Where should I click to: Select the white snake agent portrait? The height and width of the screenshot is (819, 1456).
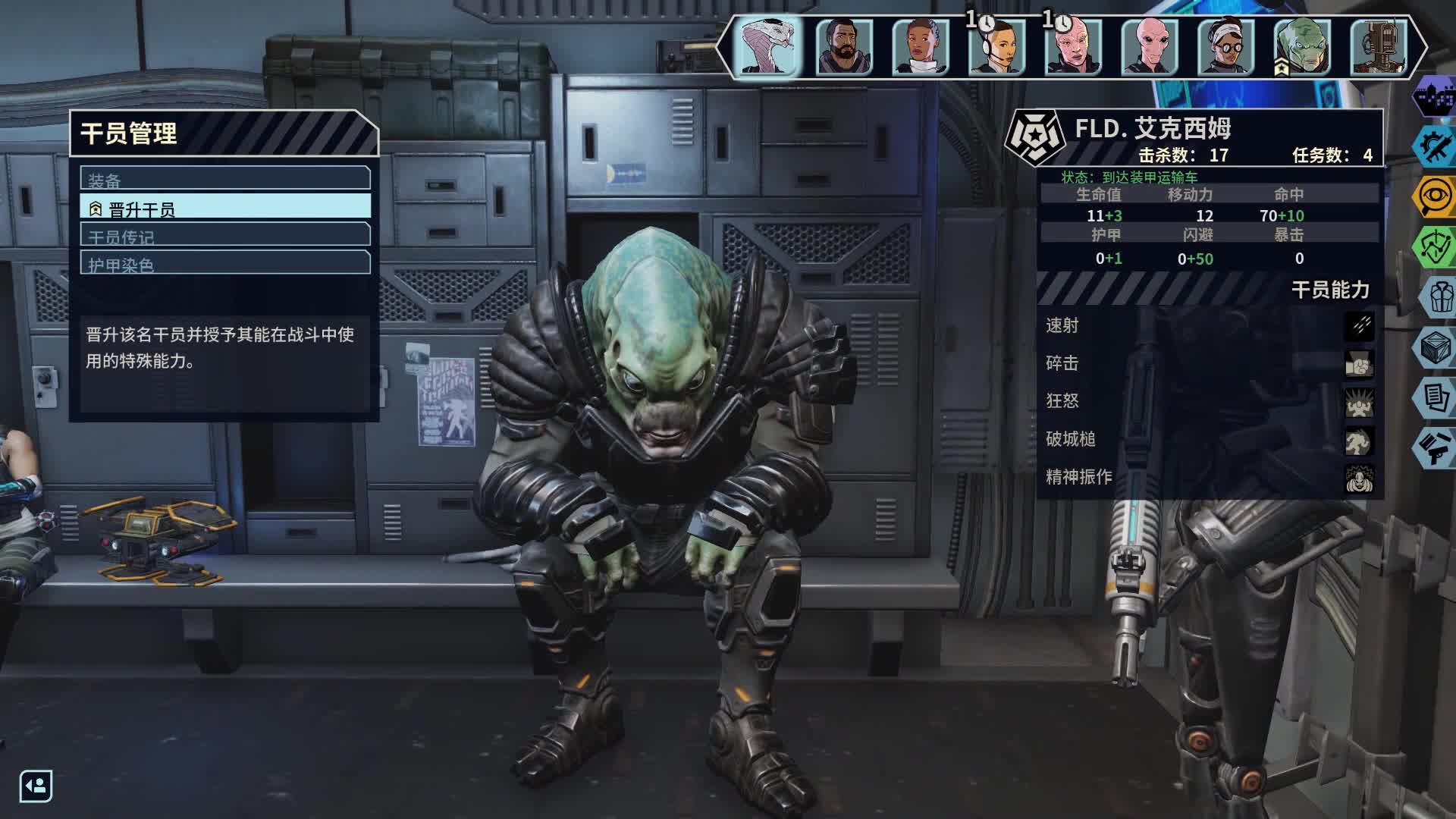[x=768, y=47]
